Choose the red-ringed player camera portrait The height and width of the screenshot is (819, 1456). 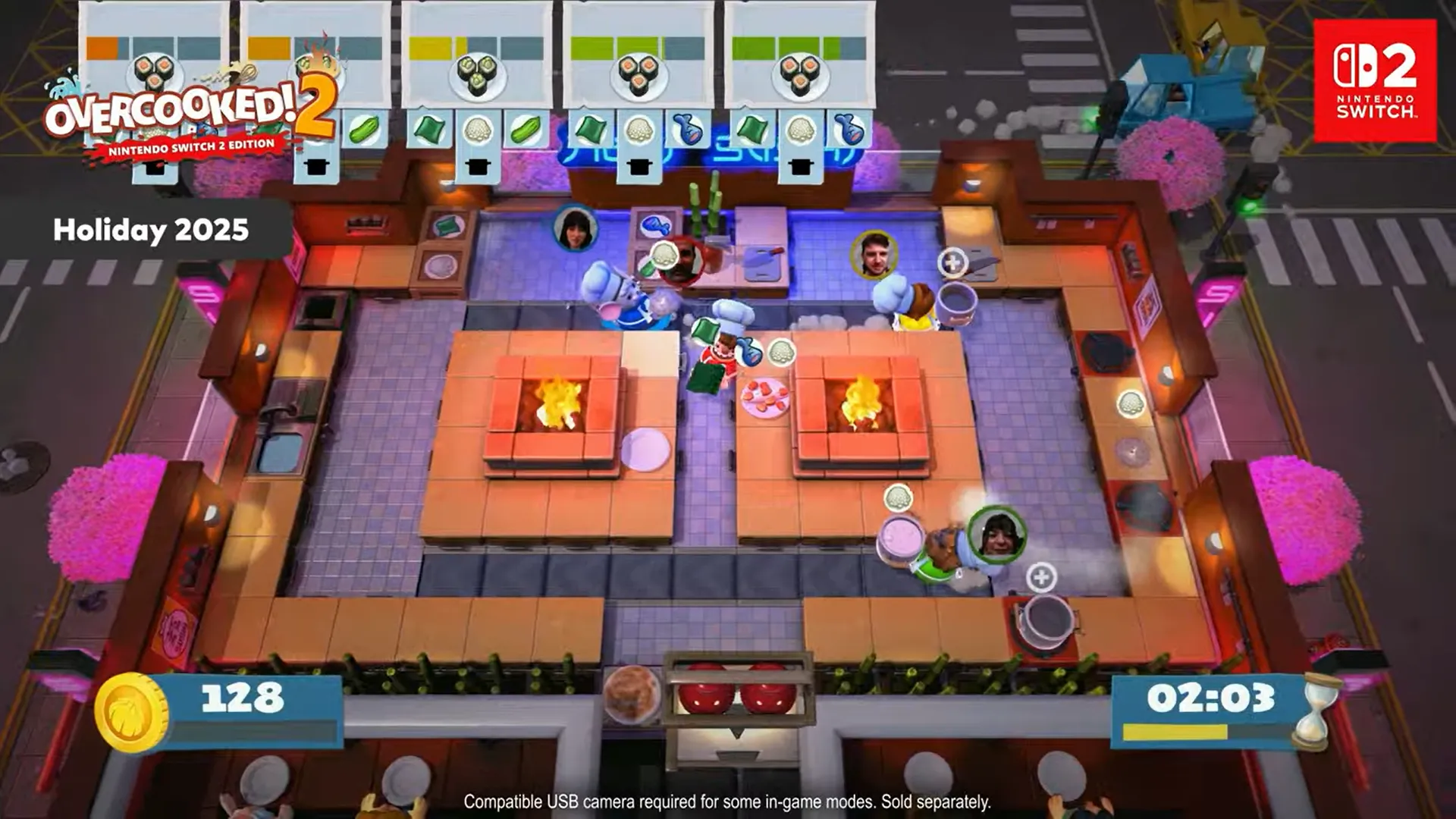click(x=682, y=260)
